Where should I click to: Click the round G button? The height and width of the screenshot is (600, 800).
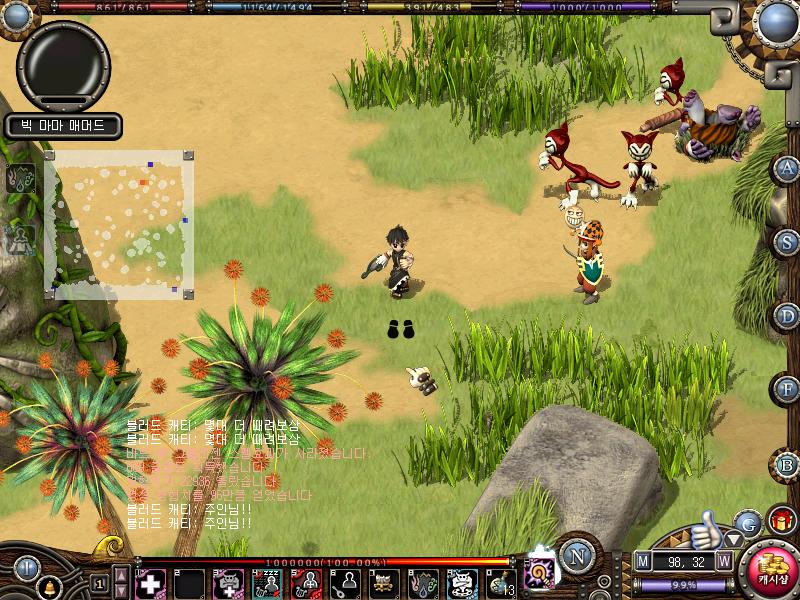tap(747, 522)
